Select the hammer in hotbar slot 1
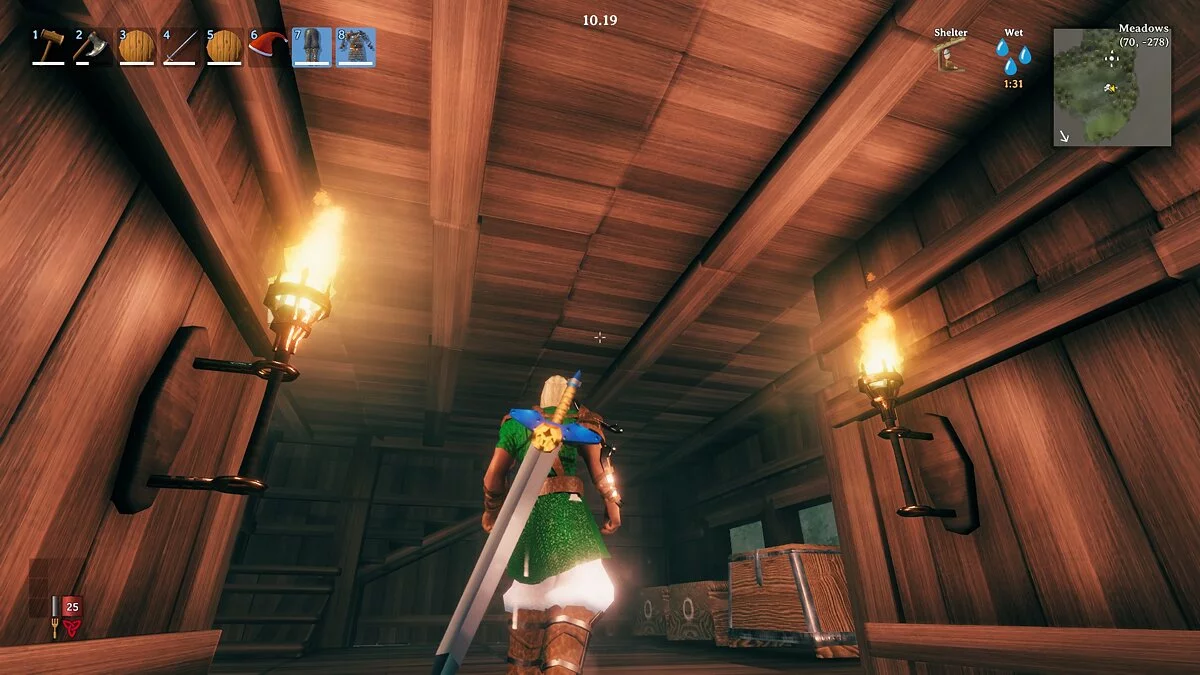Image resolution: width=1200 pixels, height=675 pixels. point(48,47)
